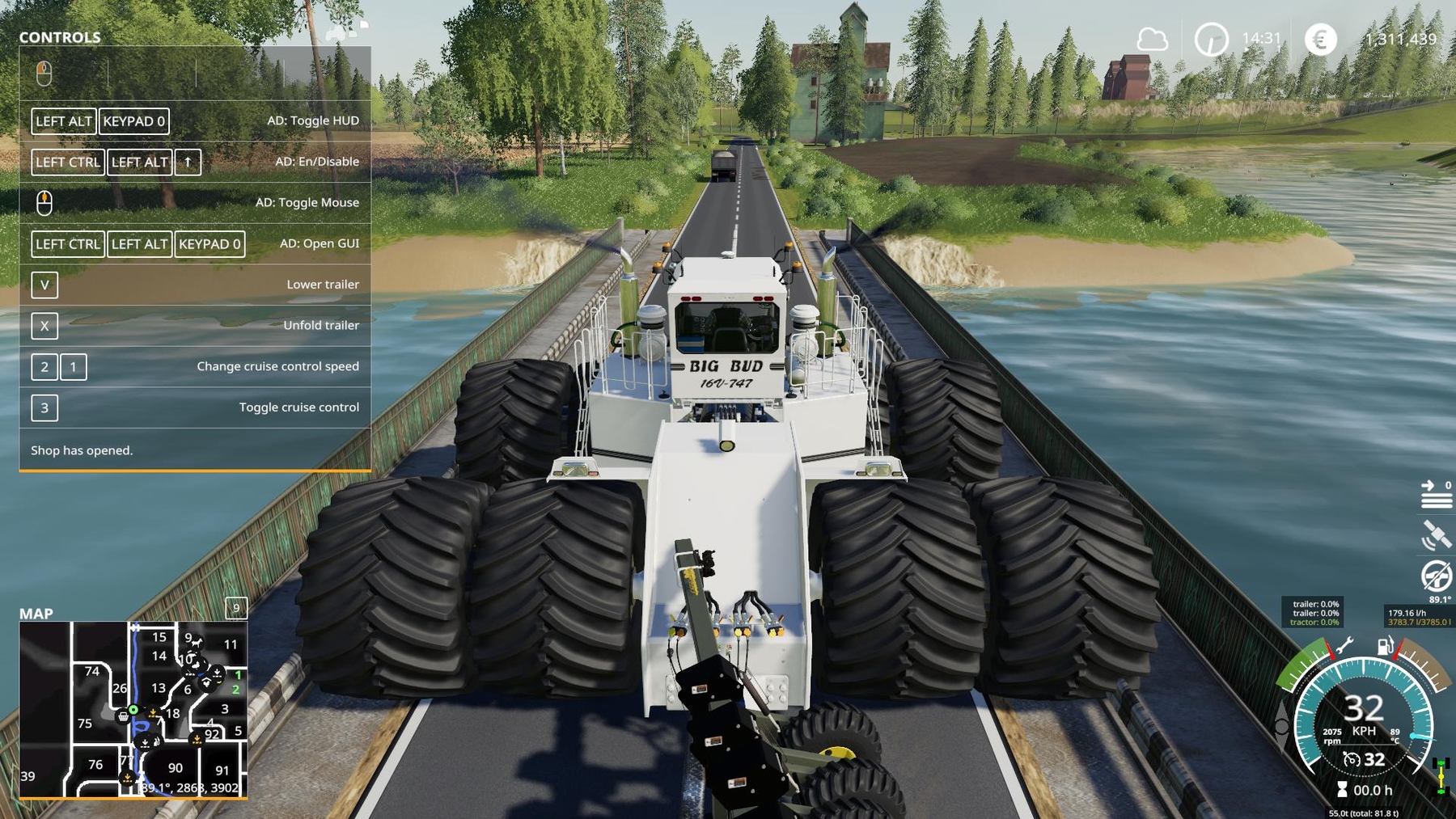Click the minimap field overview
This screenshot has height=819, width=1456.
133,709
